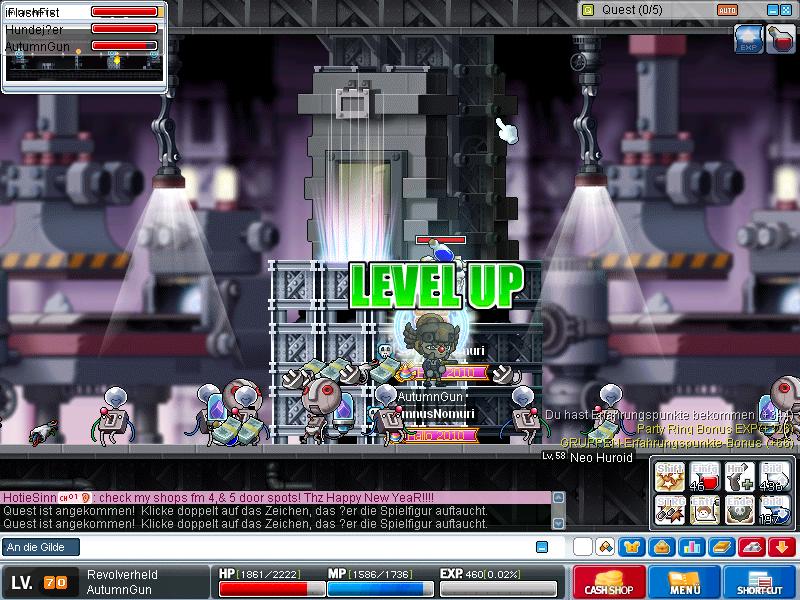Image resolution: width=800 pixels, height=600 pixels.
Task: Open the bar chart stats button
Action: point(692,547)
